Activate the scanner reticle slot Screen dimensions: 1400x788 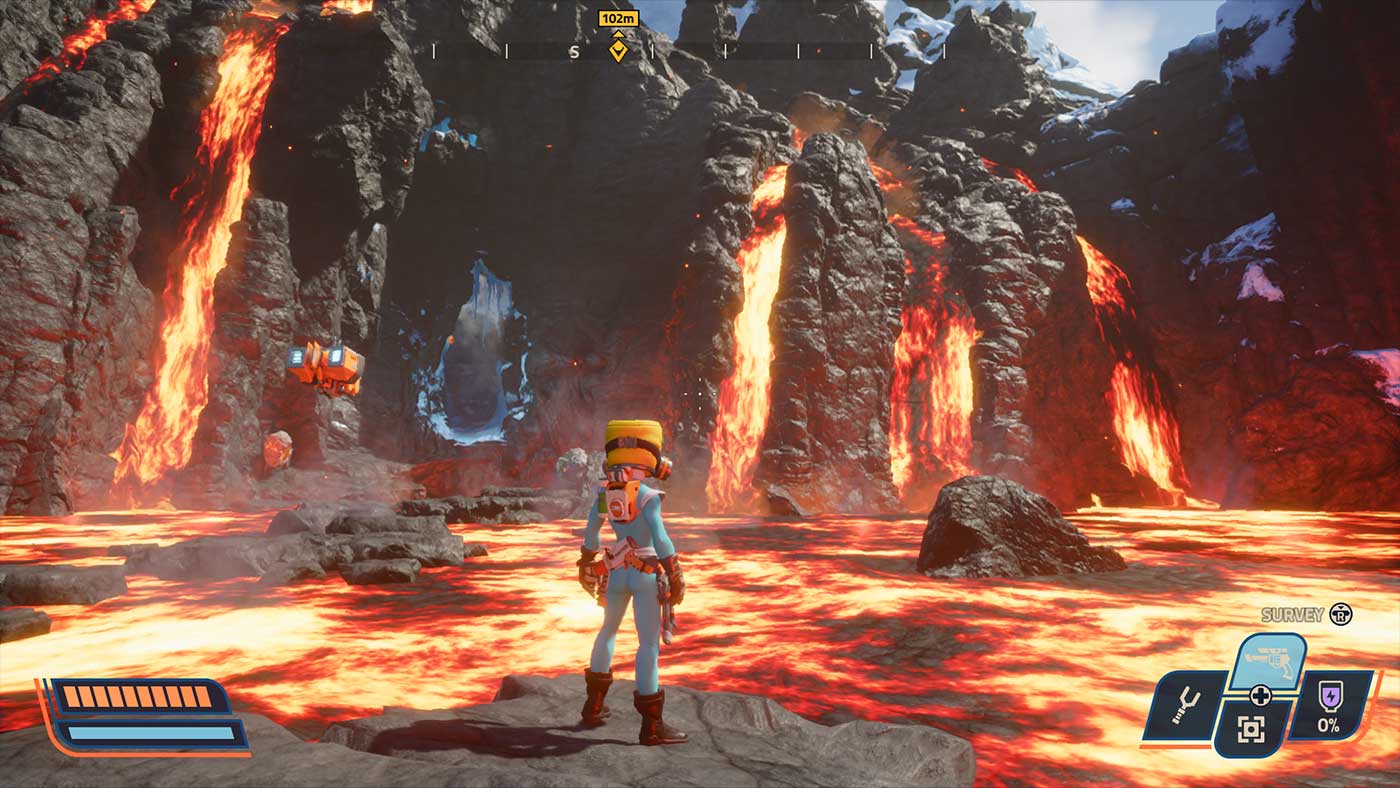point(1250,729)
